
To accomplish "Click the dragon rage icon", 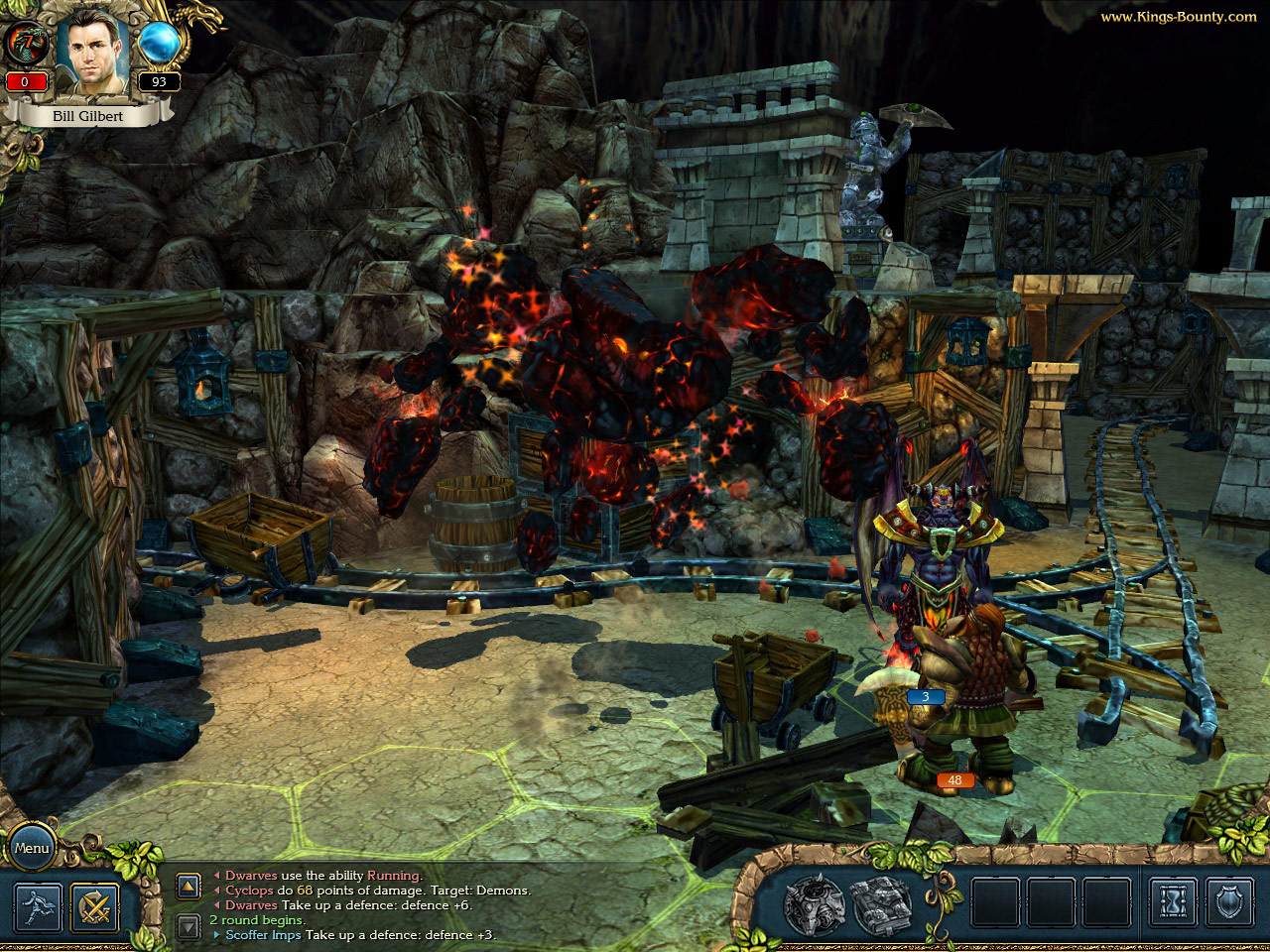I will pos(25,45).
